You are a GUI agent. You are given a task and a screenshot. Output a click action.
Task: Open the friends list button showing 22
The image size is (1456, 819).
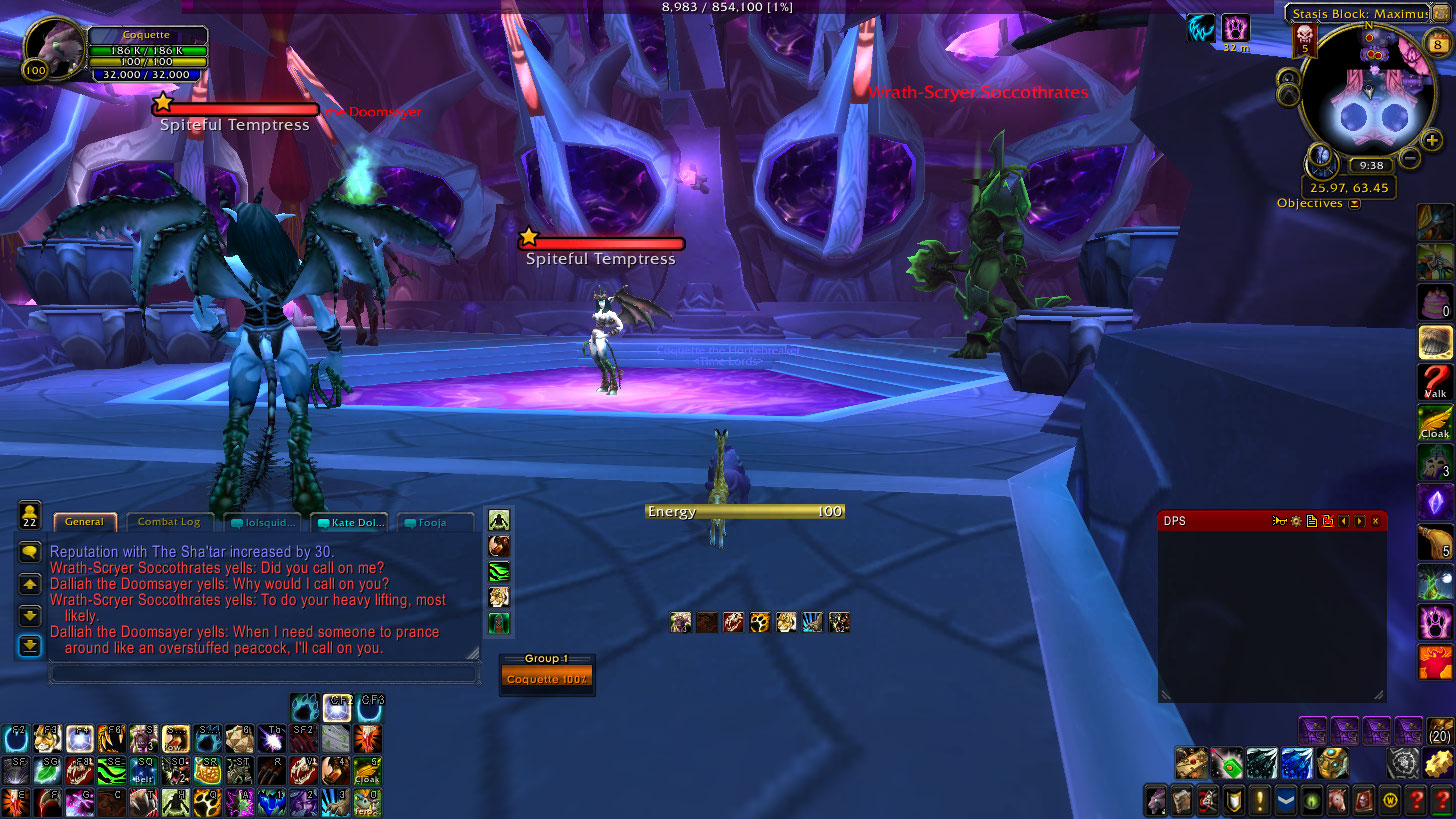coord(30,516)
